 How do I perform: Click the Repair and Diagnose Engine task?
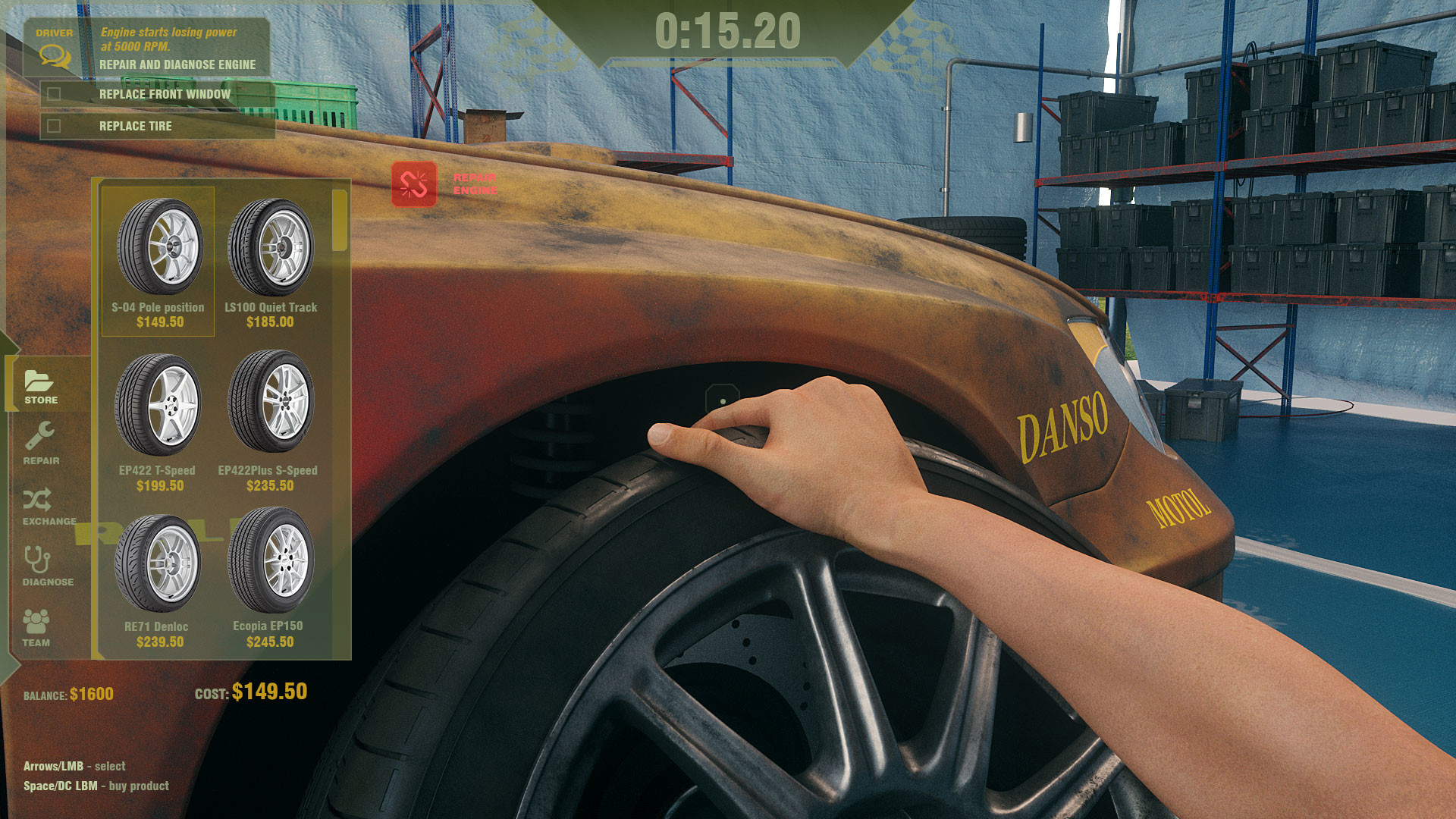pyautogui.click(x=177, y=65)
